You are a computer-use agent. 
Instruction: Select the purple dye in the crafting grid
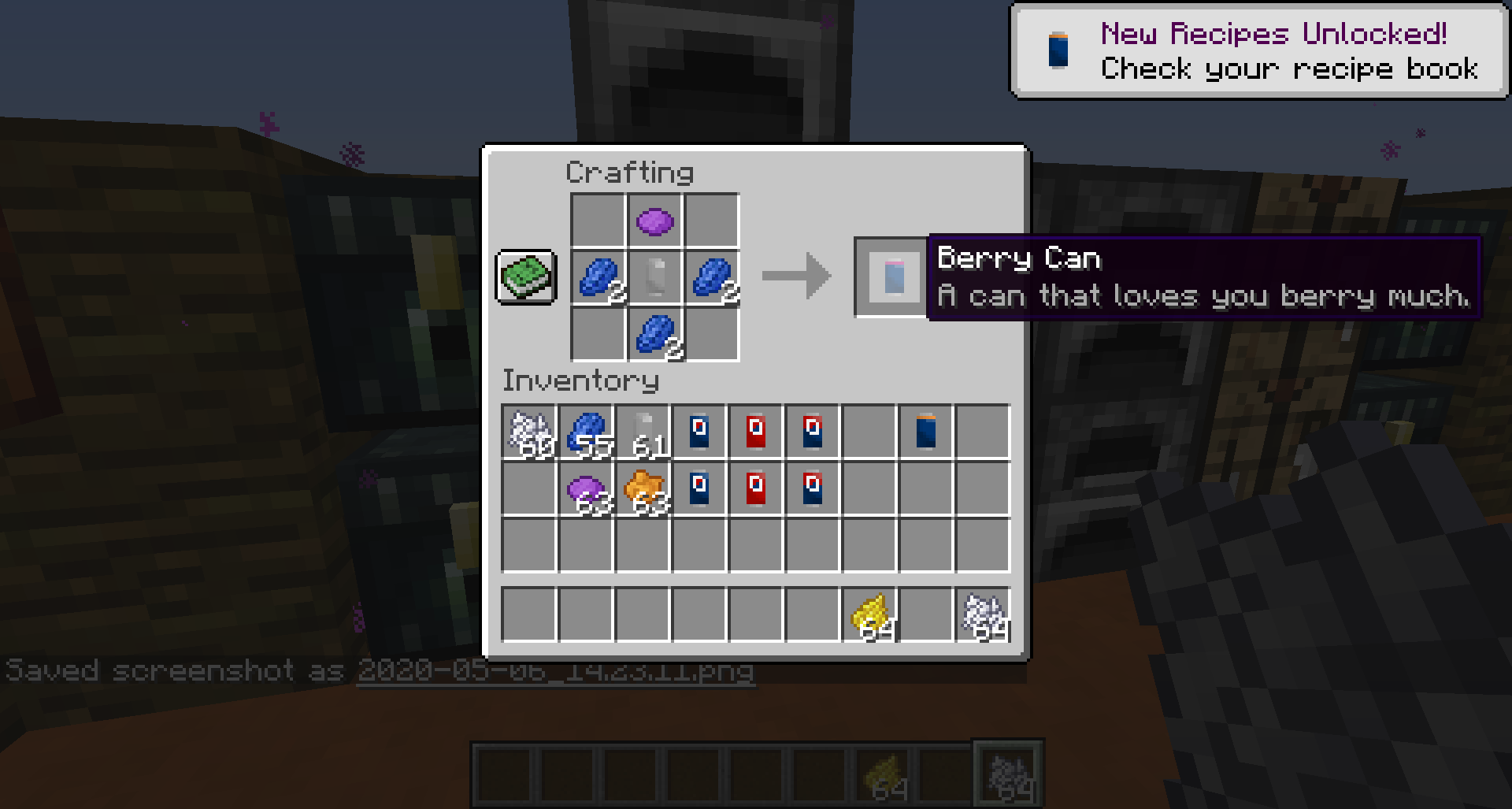pyautogui.click(x=656, y=223)
